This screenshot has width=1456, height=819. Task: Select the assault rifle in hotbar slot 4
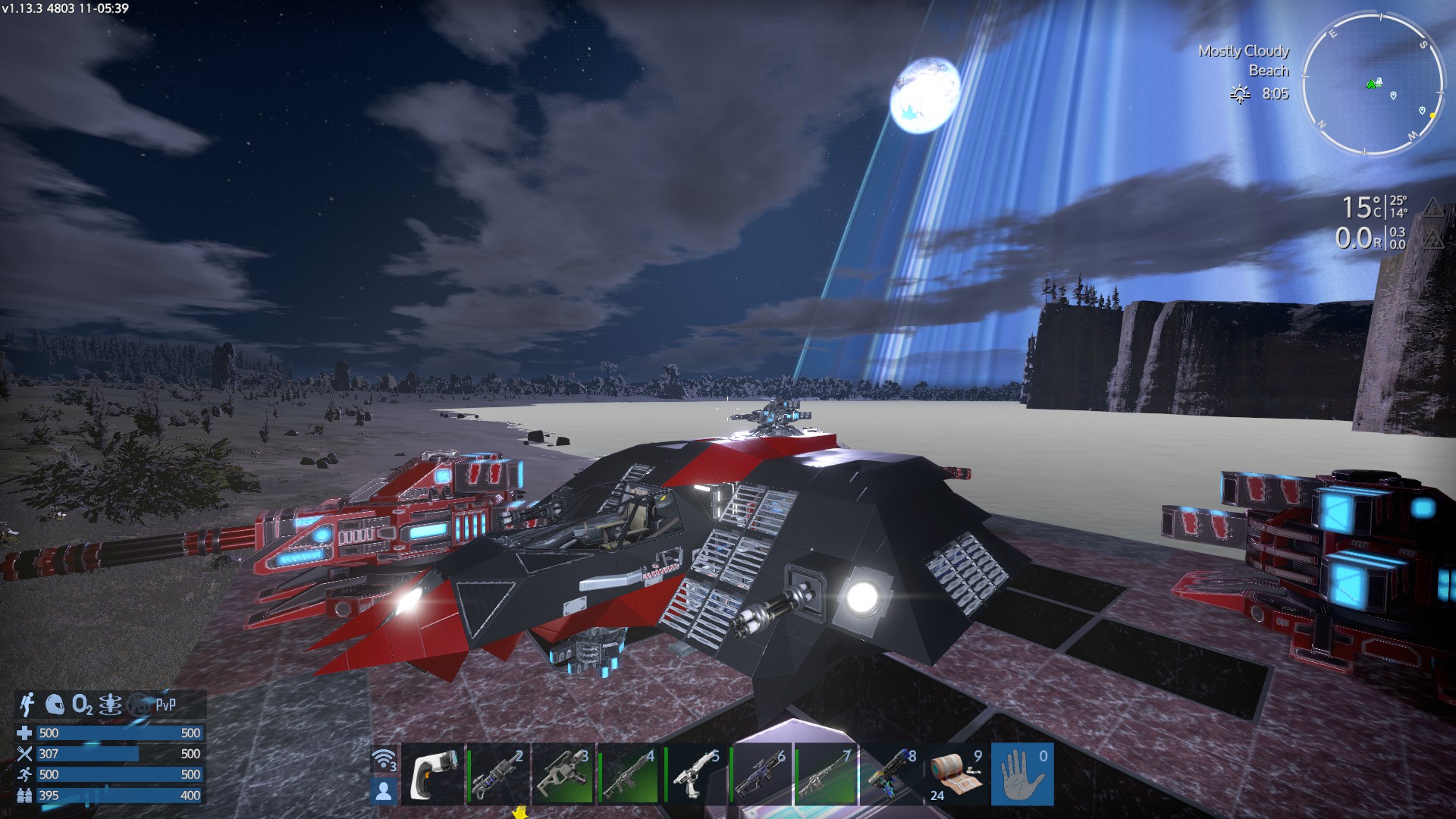629,774
